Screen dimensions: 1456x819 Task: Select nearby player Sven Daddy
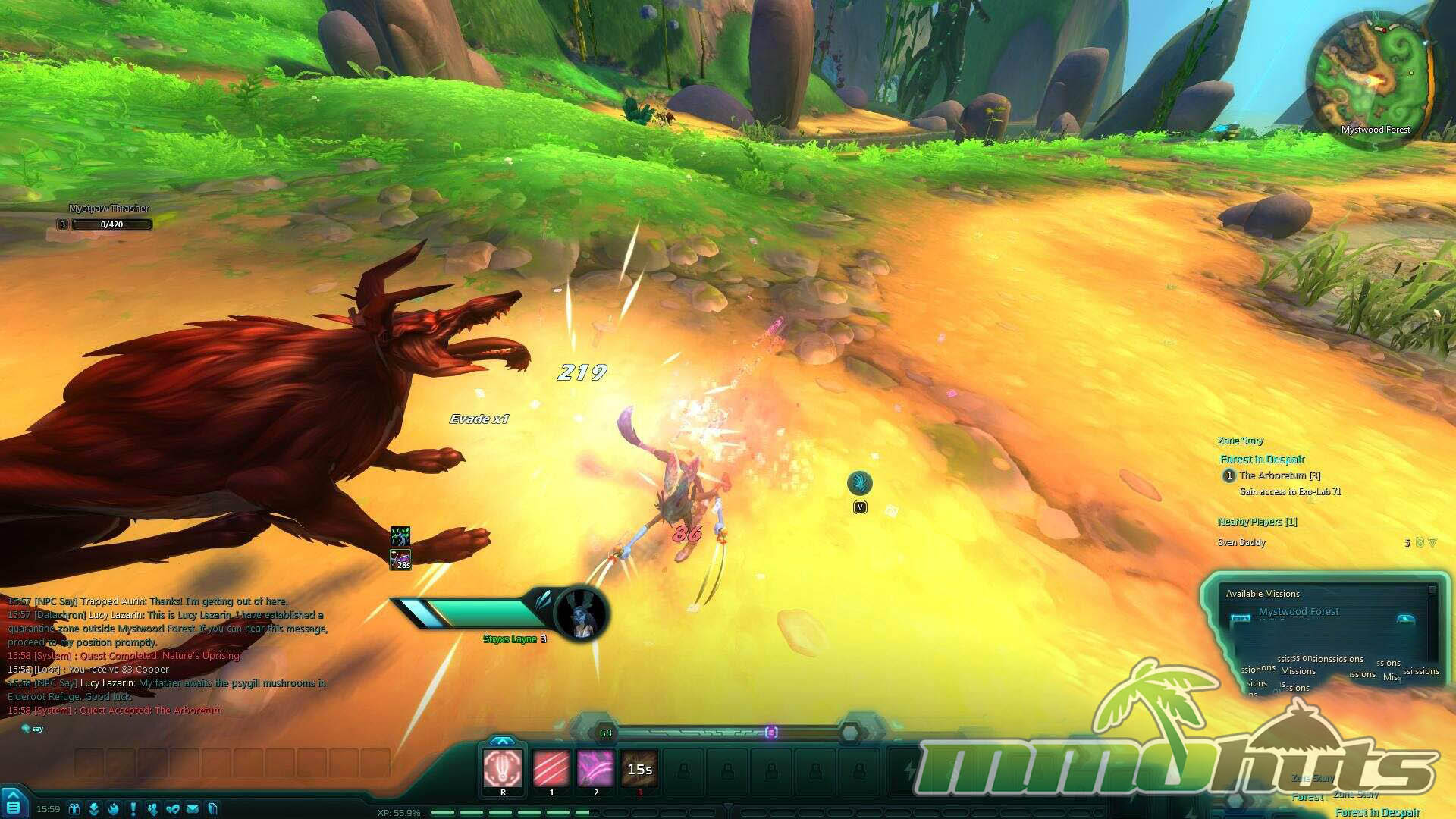coord(1241,542)
